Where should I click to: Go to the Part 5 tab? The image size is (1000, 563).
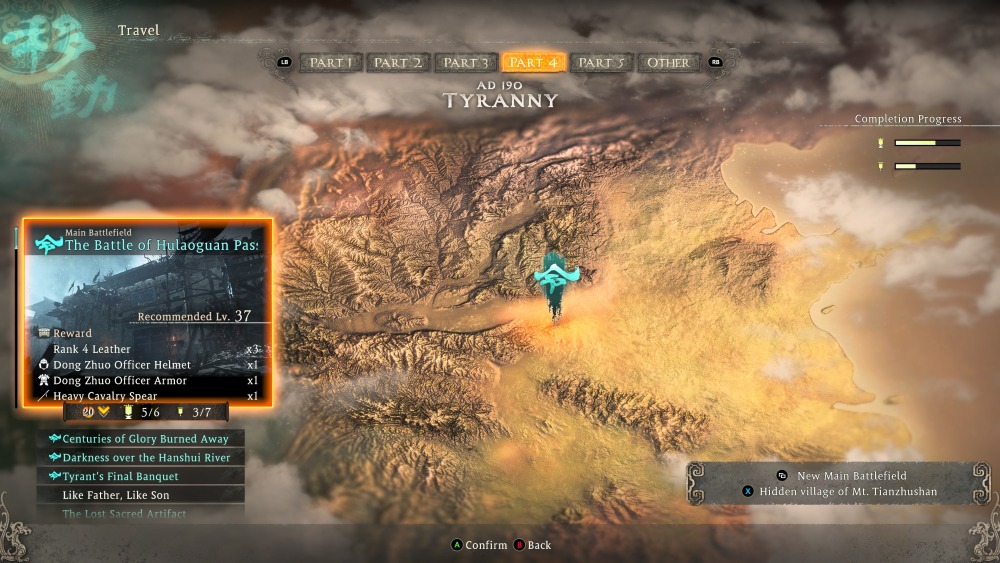tap(601, 62)
